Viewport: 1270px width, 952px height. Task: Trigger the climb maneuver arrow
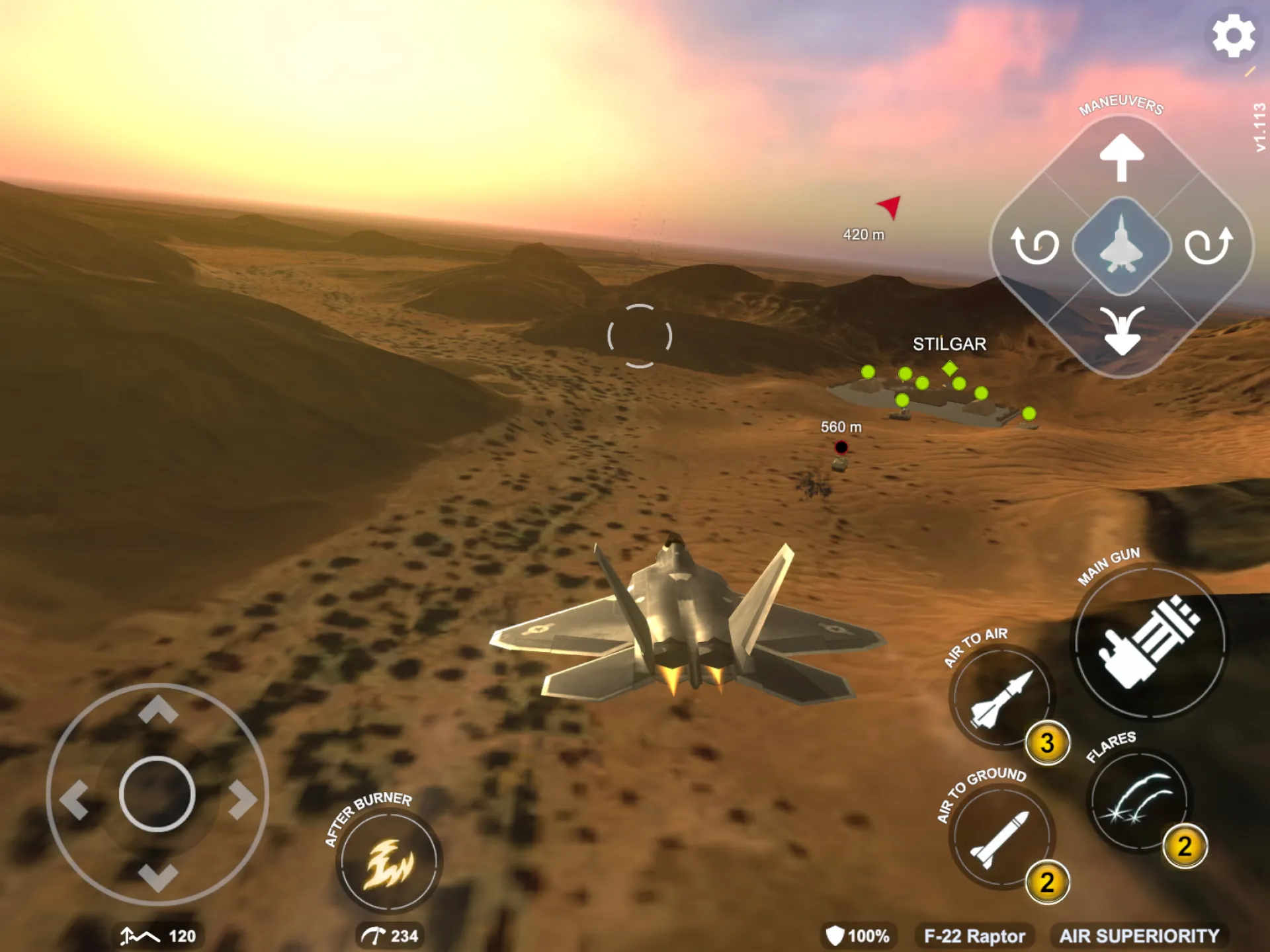pyautogui.click(x=1121, y=159)
